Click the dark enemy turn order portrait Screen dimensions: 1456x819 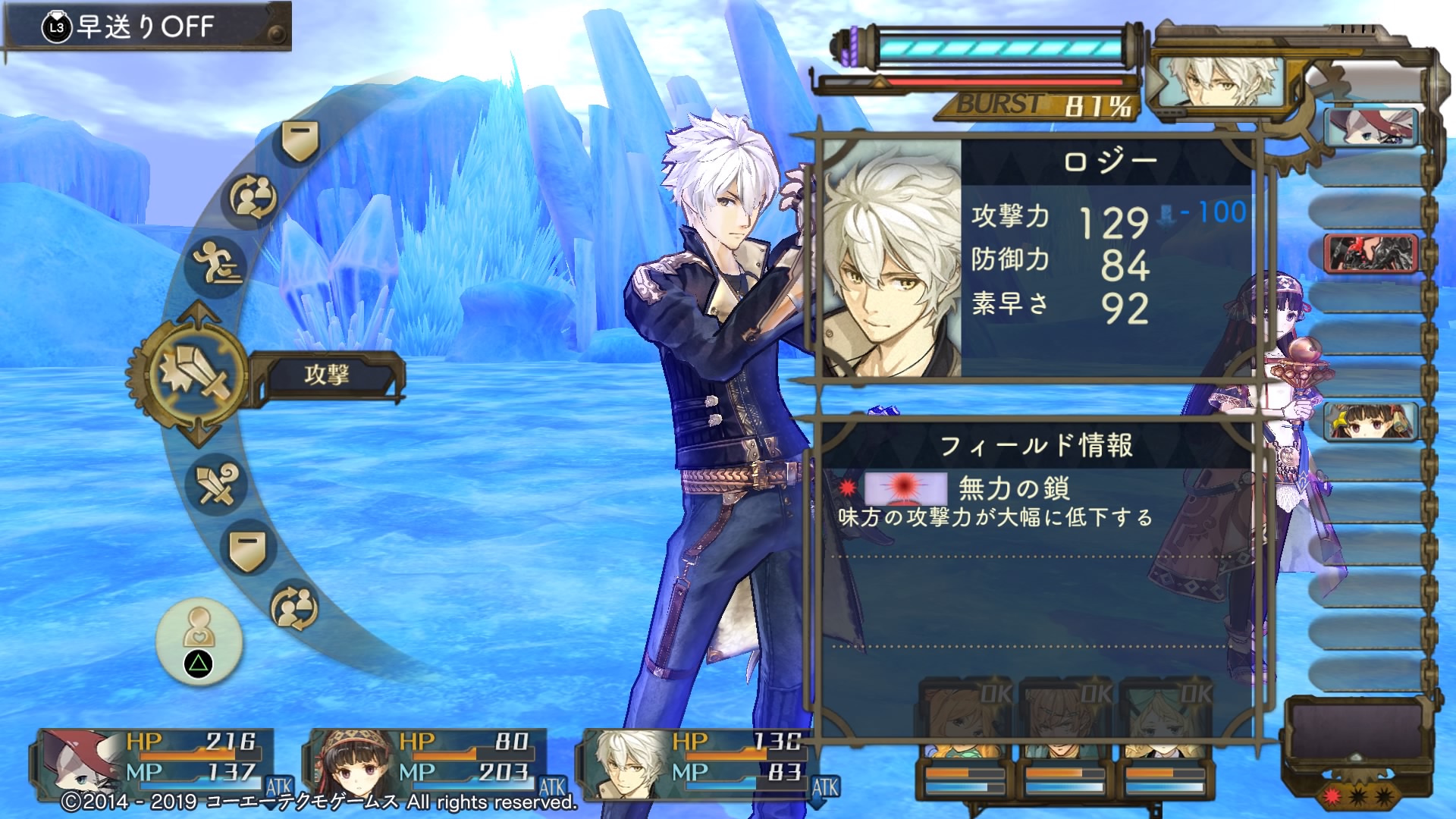[1370, 253]
